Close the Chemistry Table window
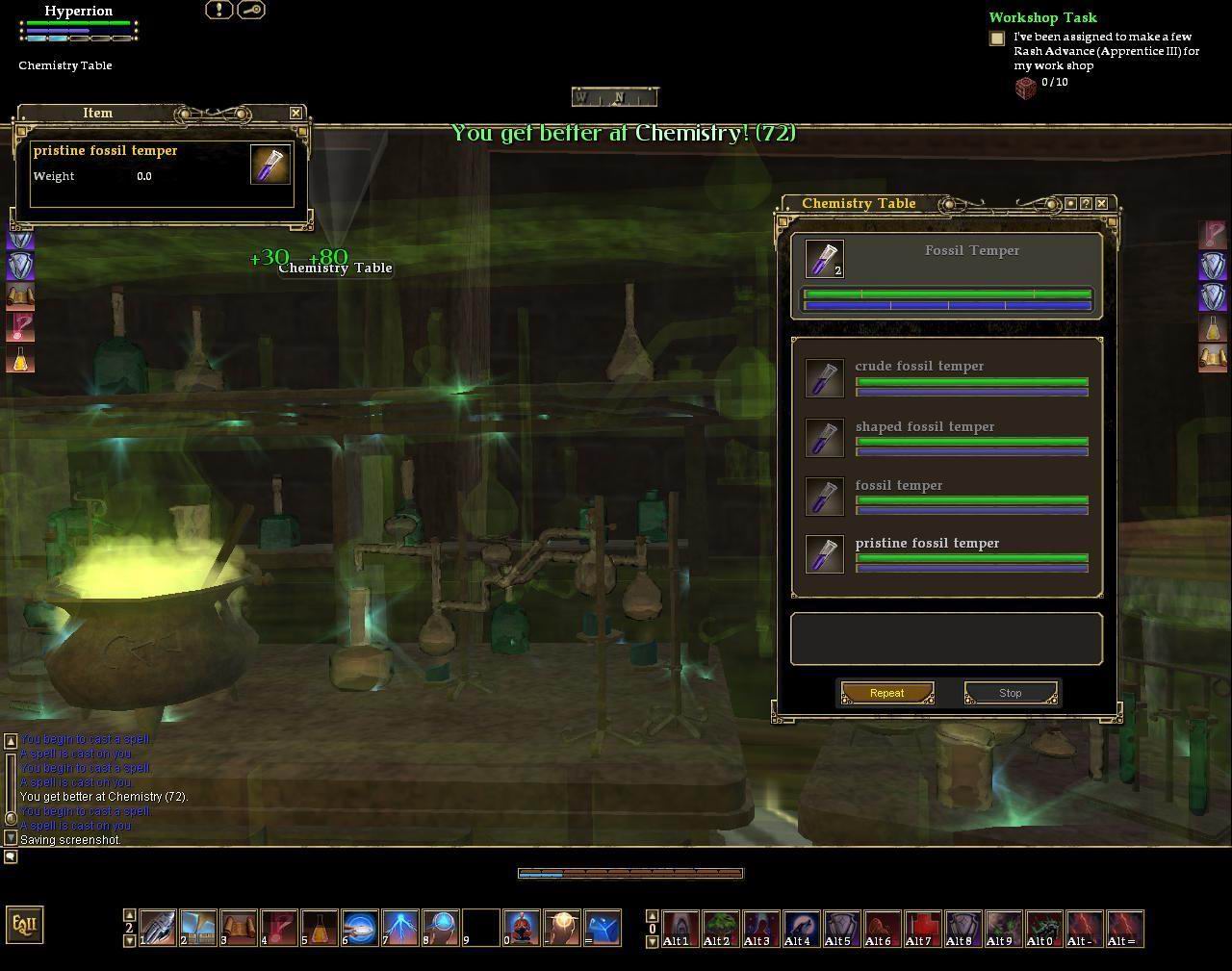1232x971 pixels. point(1101,203)
